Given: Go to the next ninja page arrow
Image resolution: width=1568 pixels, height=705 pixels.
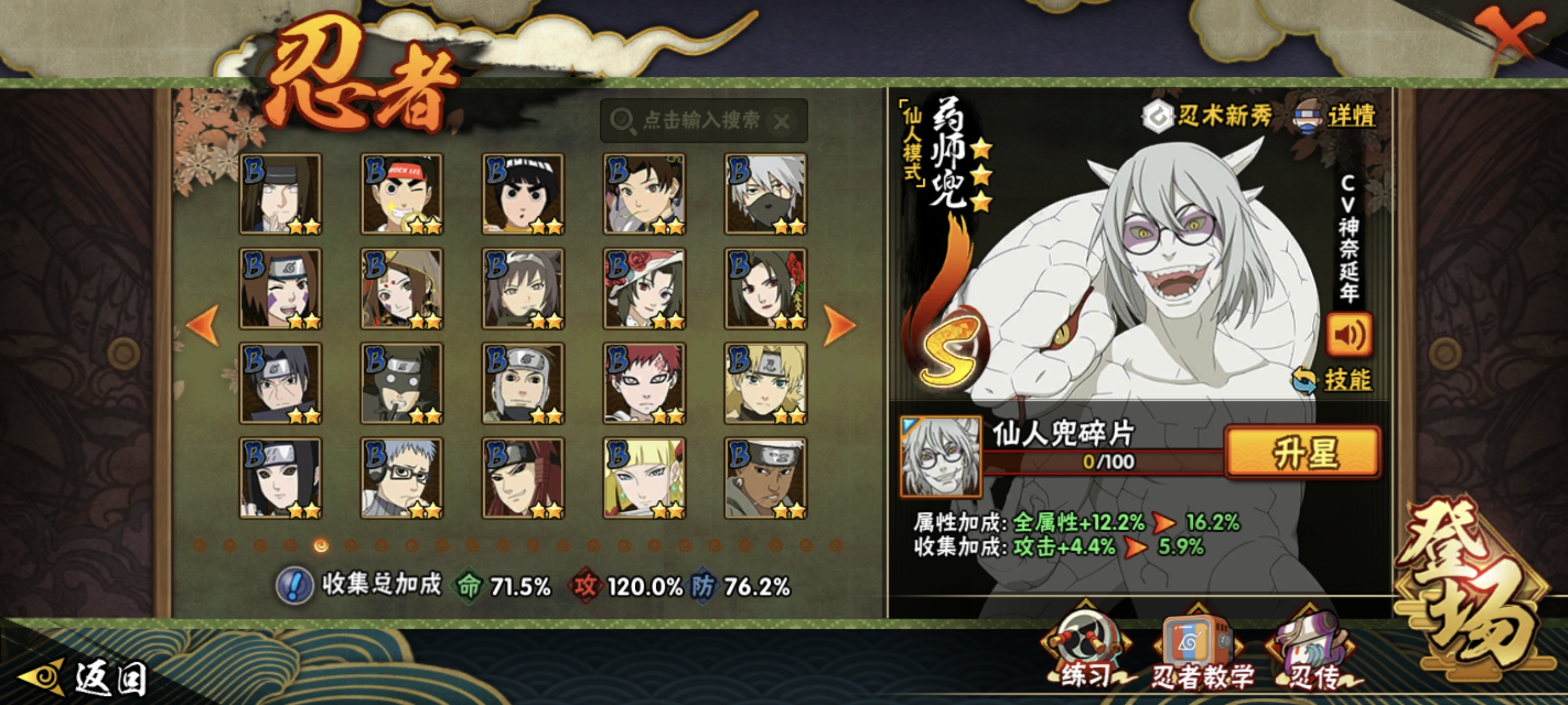Looking at the screenshot, I should [840, 325].
